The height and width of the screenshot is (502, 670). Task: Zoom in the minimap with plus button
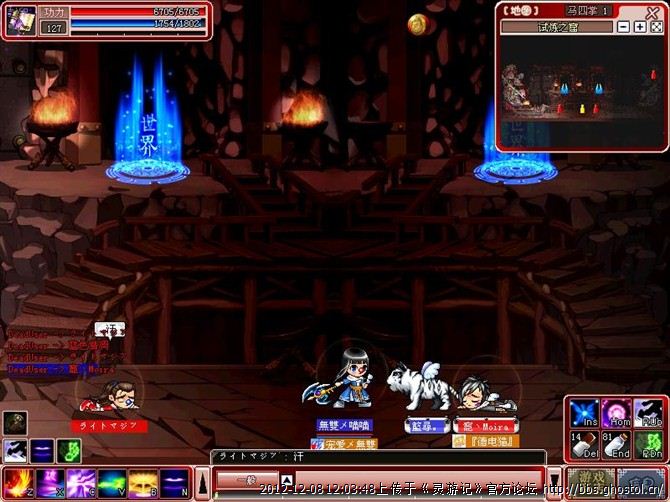[x=639, y=27]
